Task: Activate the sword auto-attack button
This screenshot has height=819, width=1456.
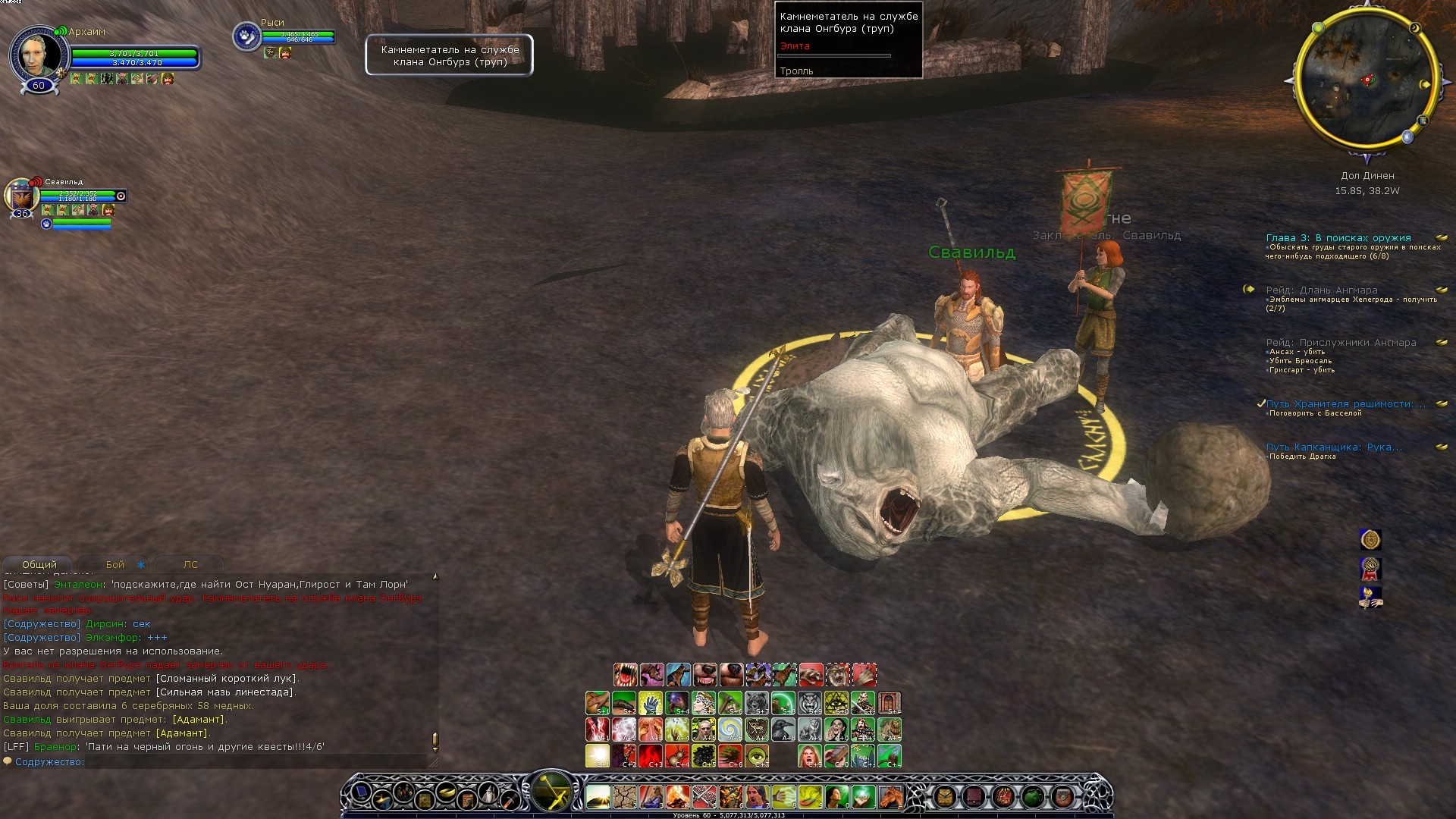Action: click(552, 792)
